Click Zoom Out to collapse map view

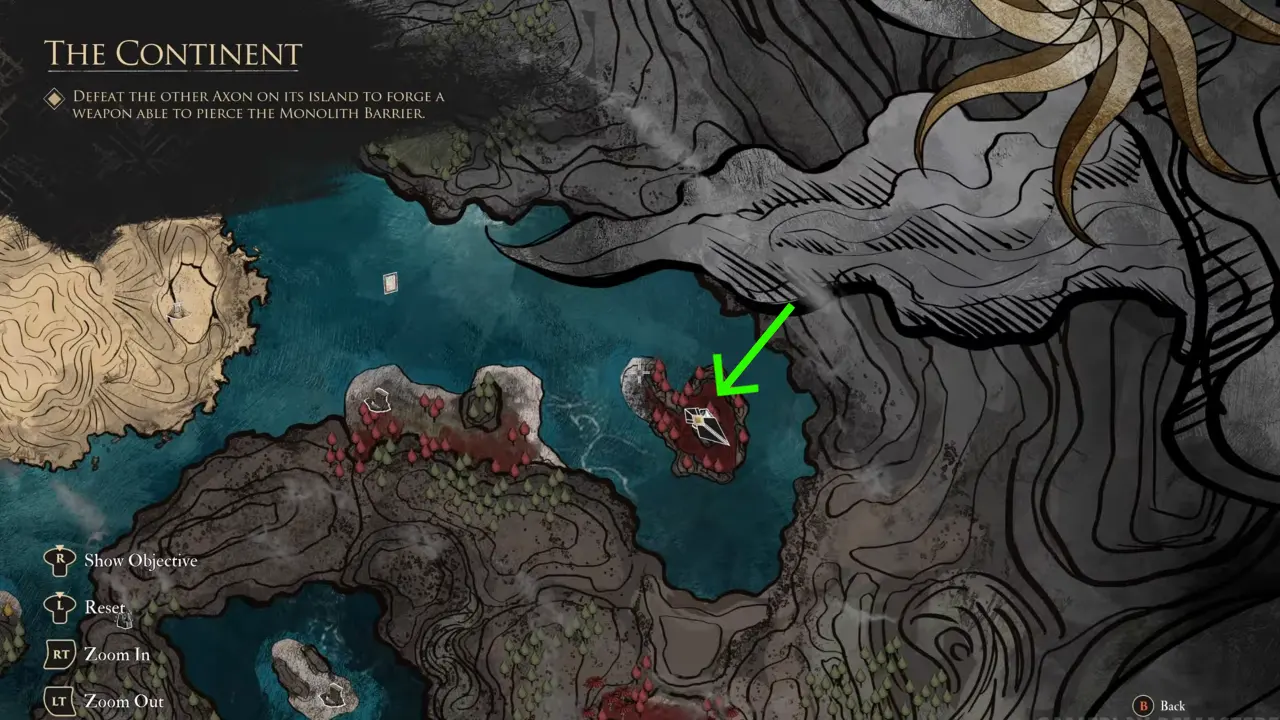[124, 701]
